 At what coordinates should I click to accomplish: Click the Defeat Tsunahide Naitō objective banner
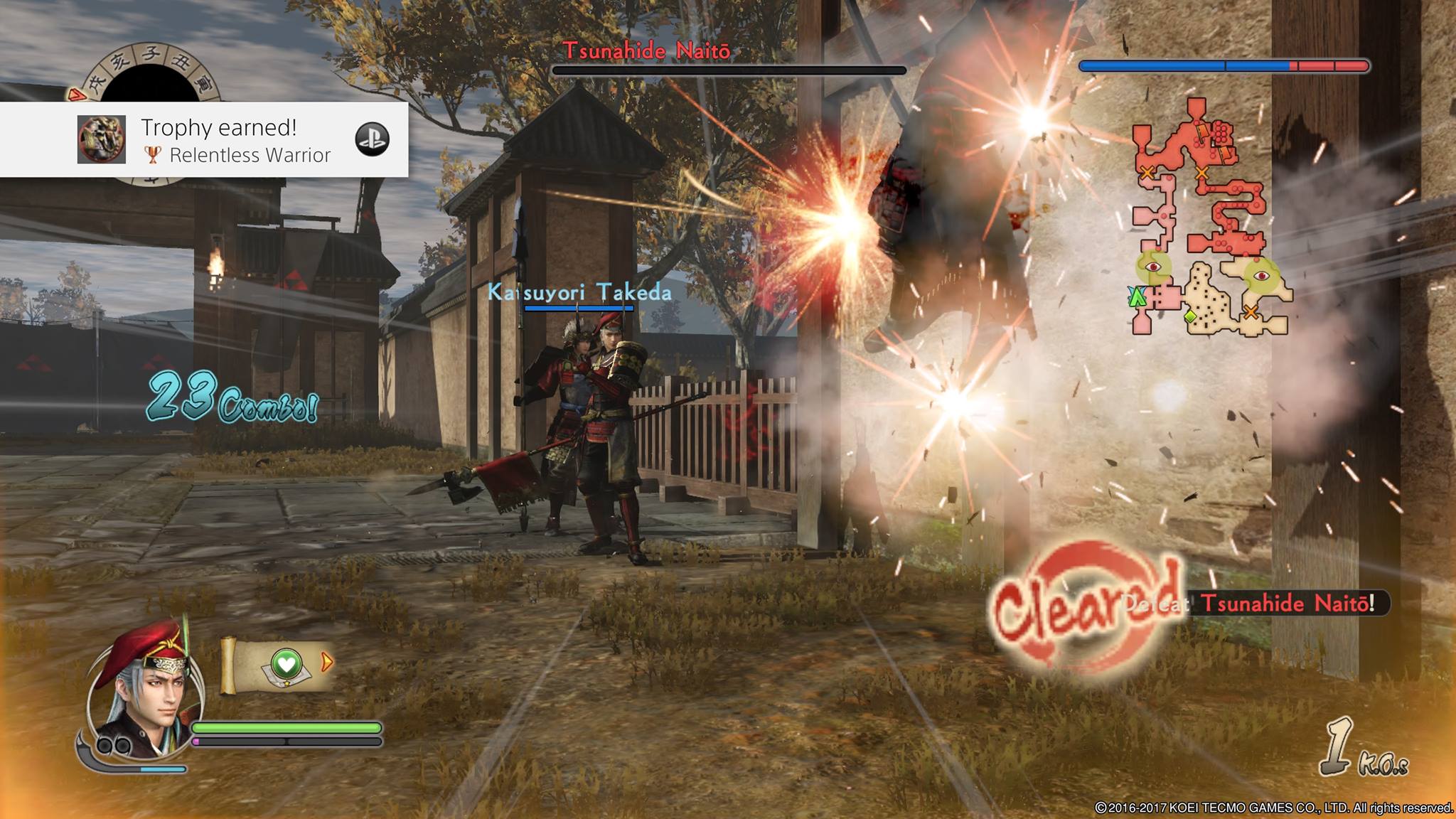(x=1255, y=604)
